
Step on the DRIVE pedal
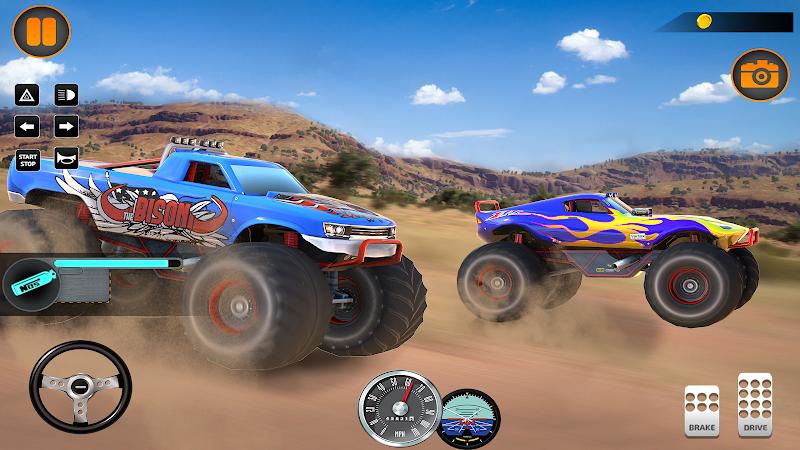(x=754, y=404)
